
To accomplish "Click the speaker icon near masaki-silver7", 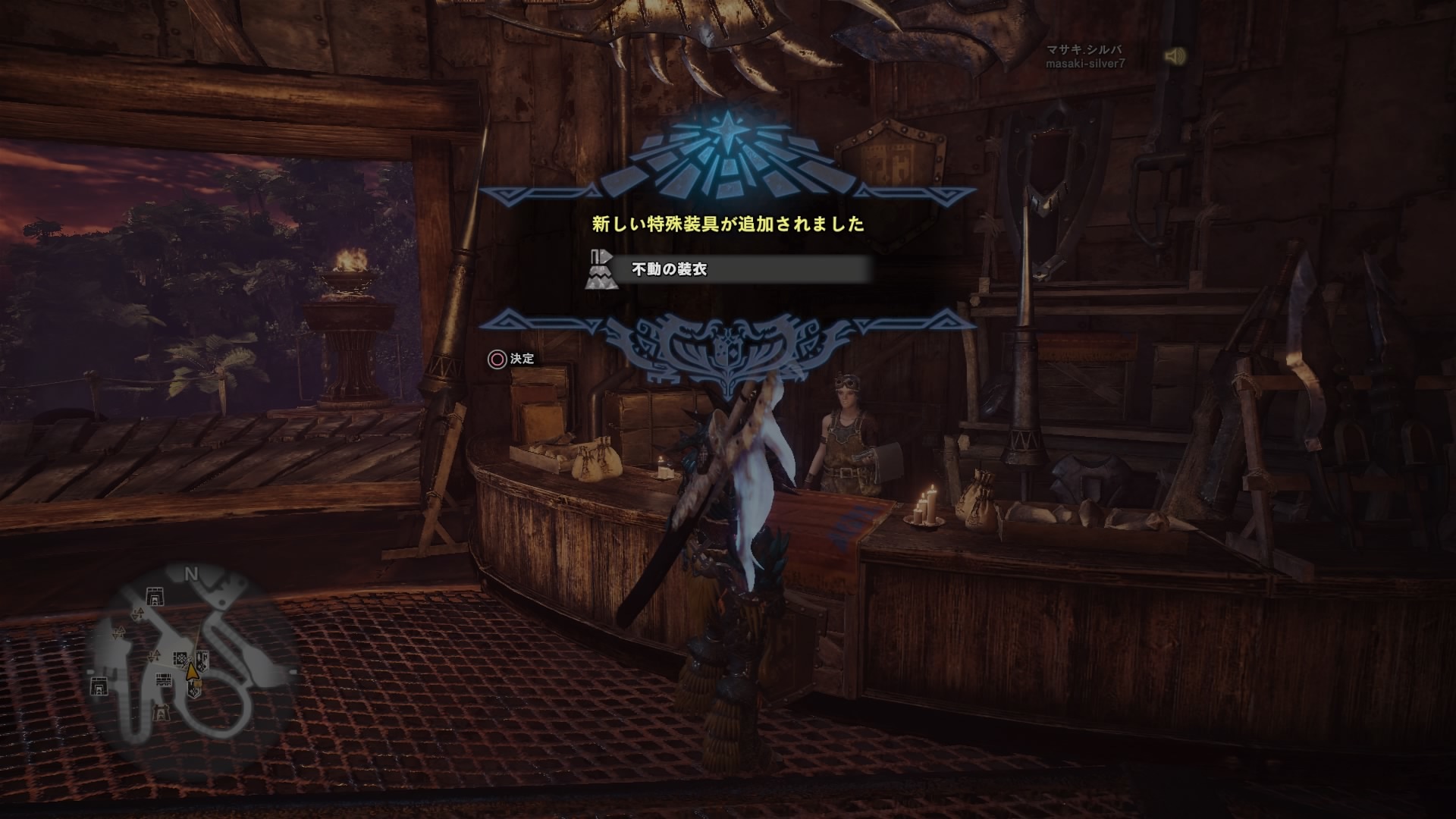I will 1176,55.
